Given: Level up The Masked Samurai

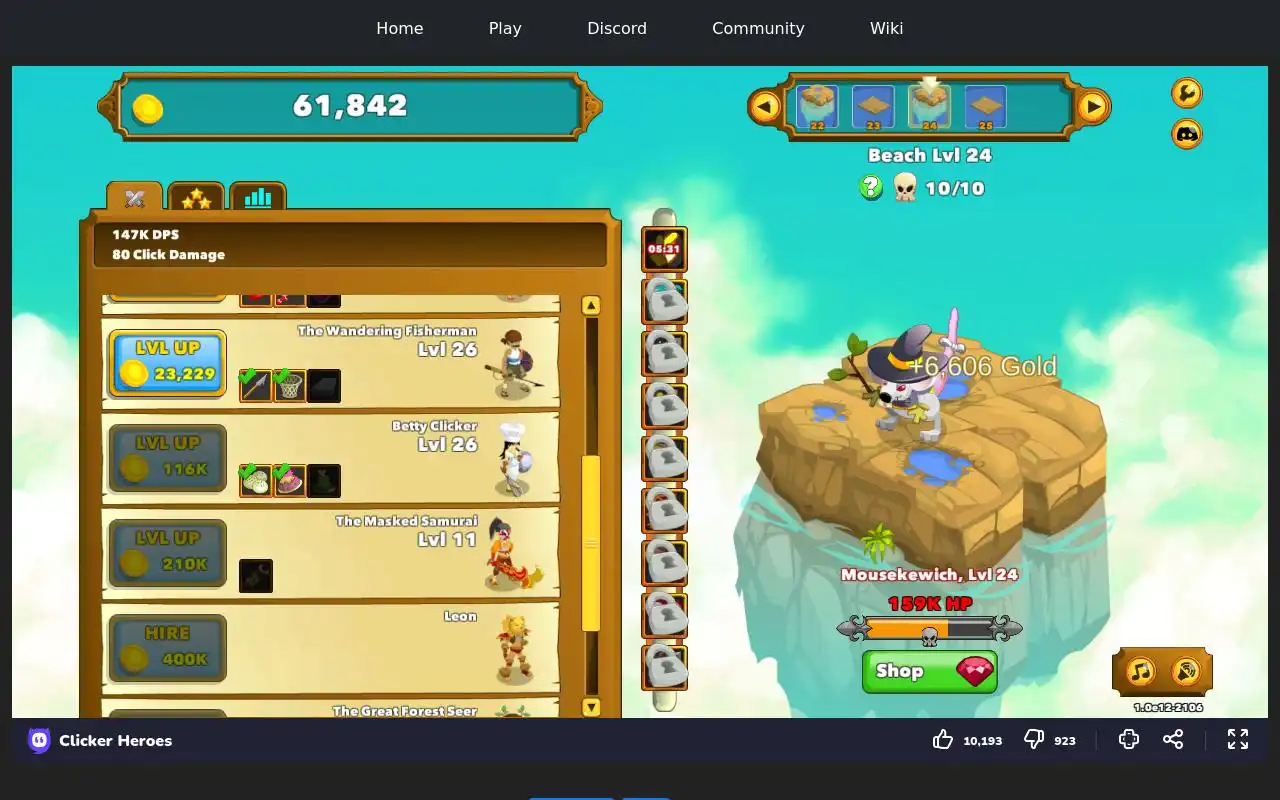Looking at the screenshot, I should (167, 553).
